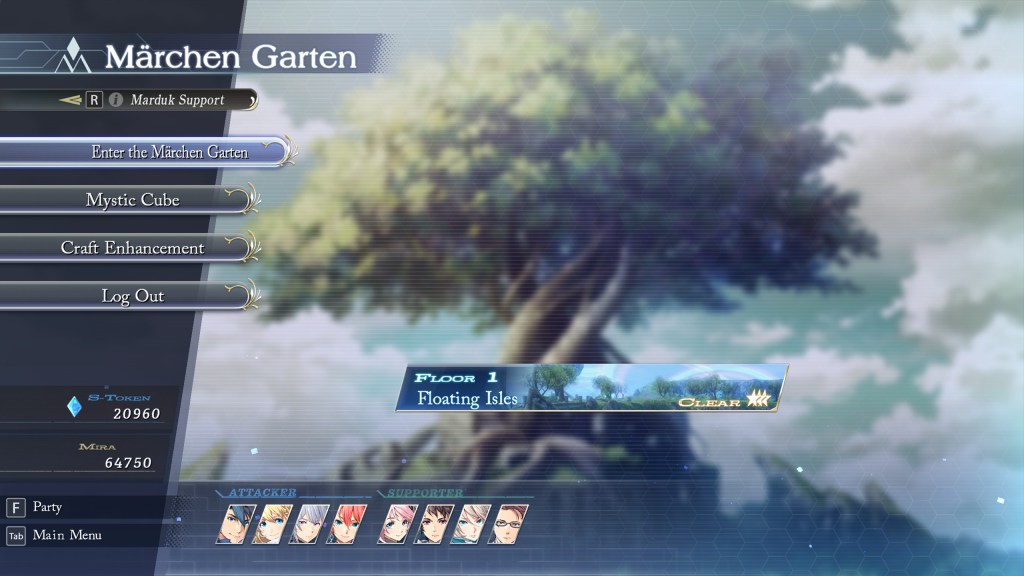
Task: Open the Party screen
Action: coord(47,507)
